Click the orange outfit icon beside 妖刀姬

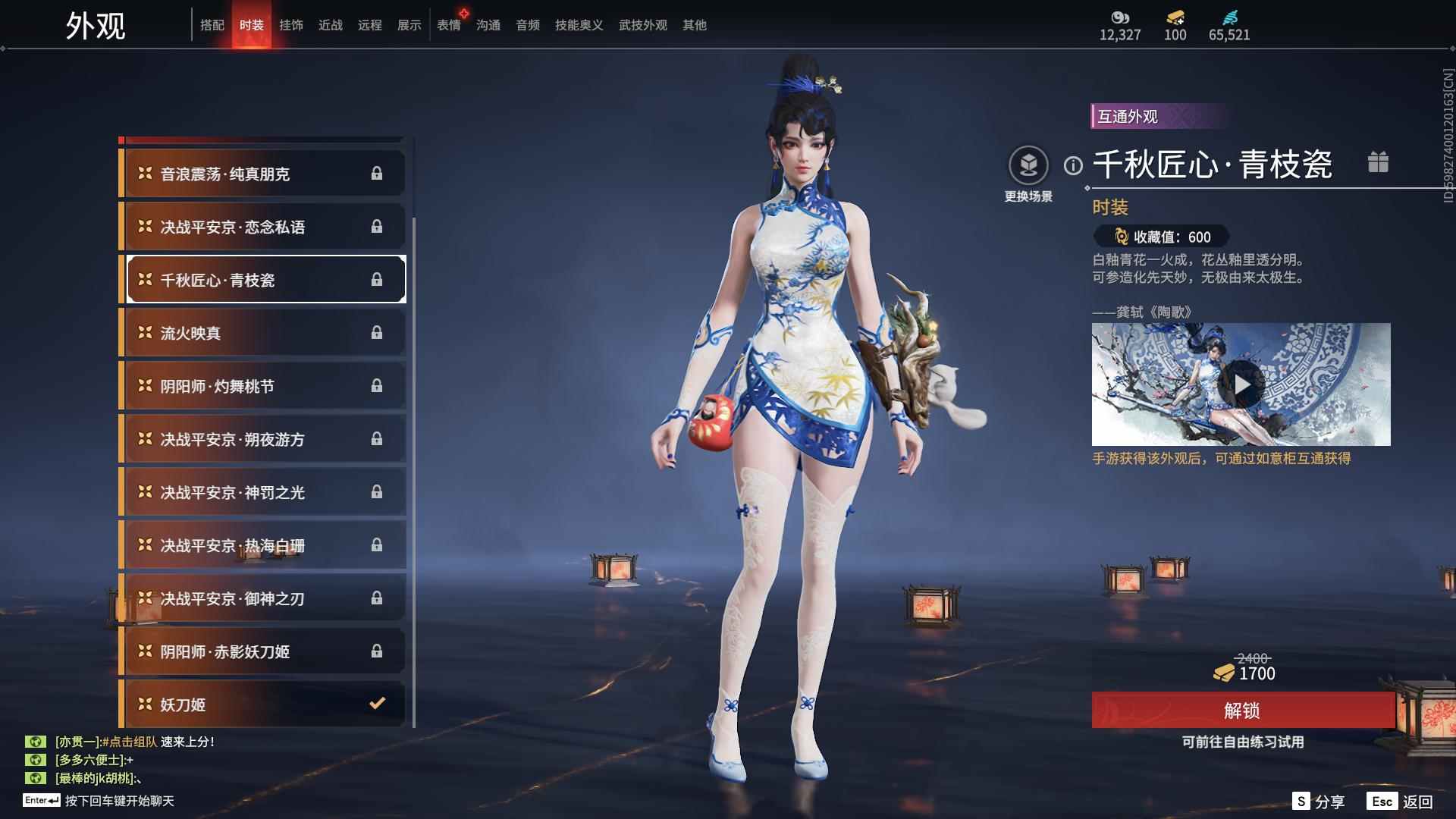pyautogui.click(x=145, y=704)
